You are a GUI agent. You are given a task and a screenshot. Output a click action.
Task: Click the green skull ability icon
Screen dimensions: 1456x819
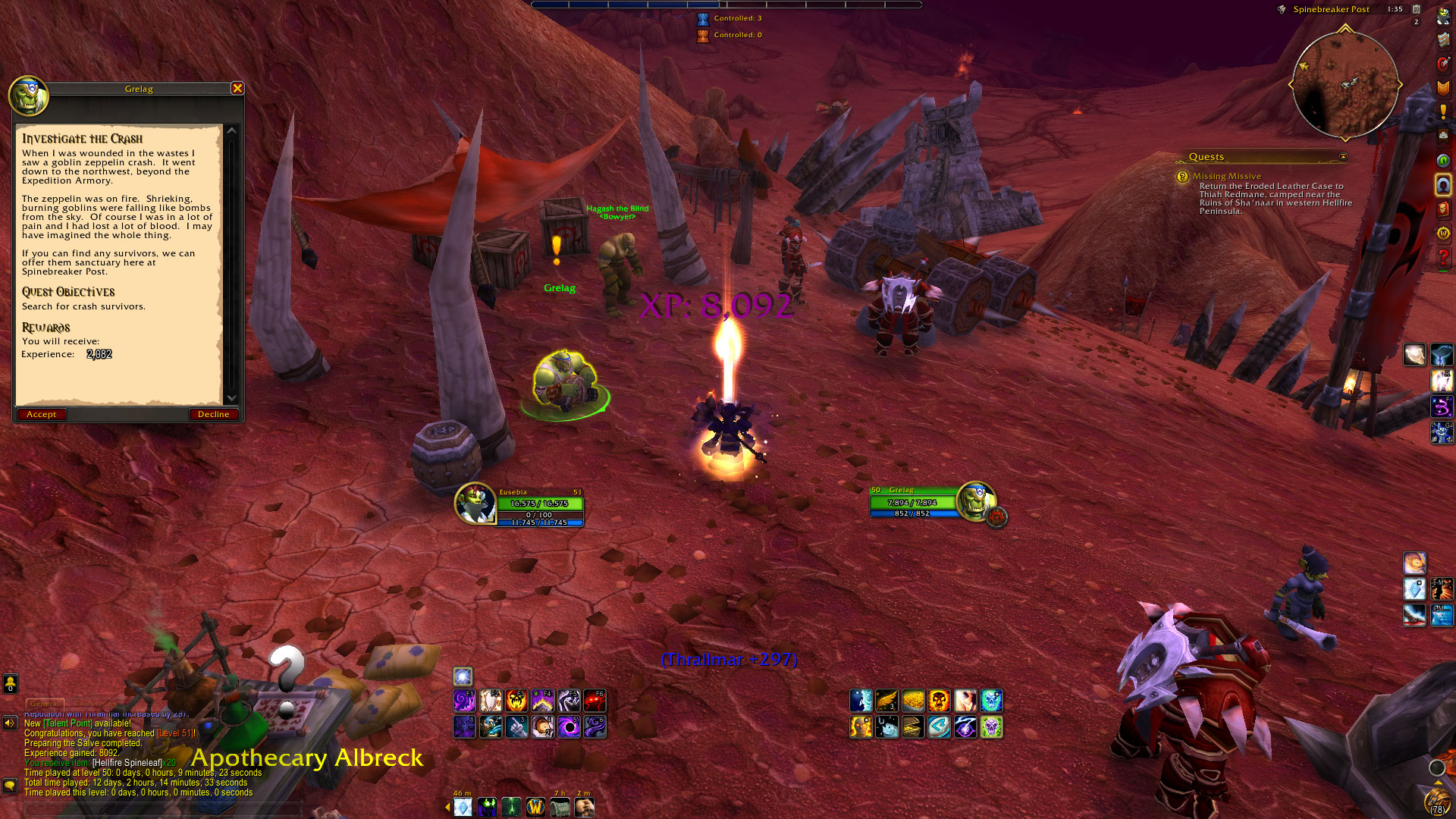pos(991,727)
